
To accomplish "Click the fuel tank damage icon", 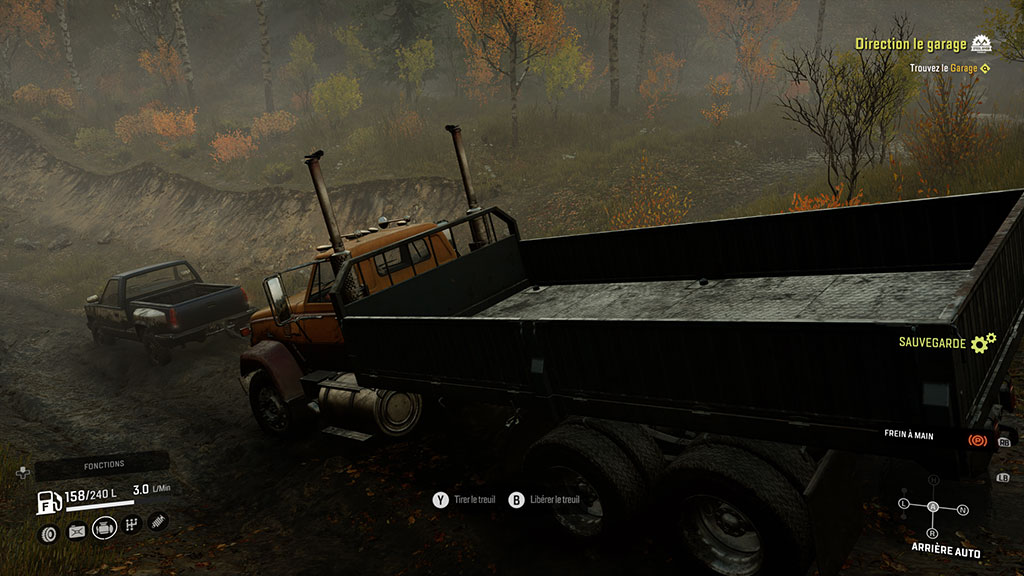I will (x=77, y=532).
